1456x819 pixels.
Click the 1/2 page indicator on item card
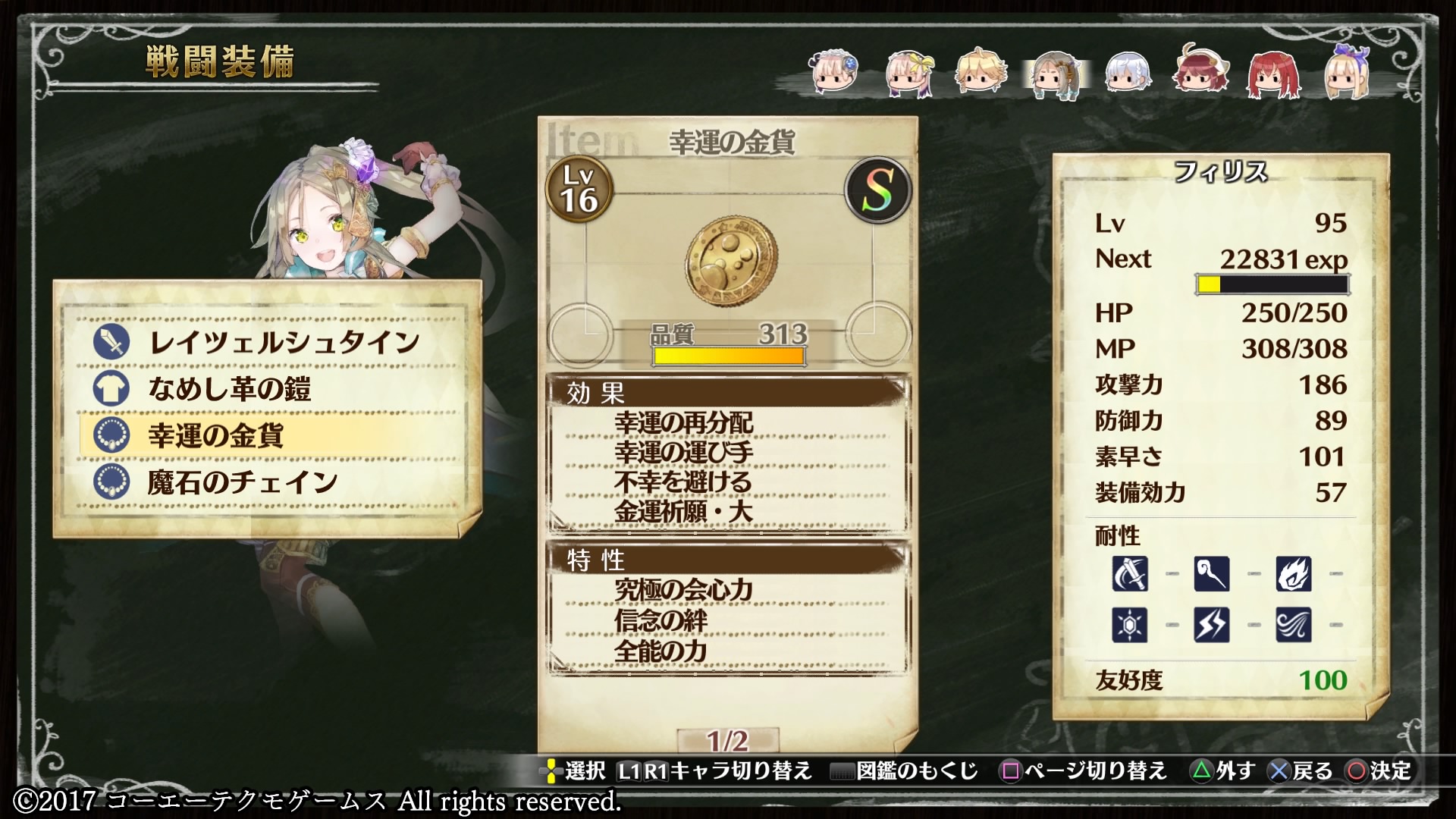pos(727,739)
